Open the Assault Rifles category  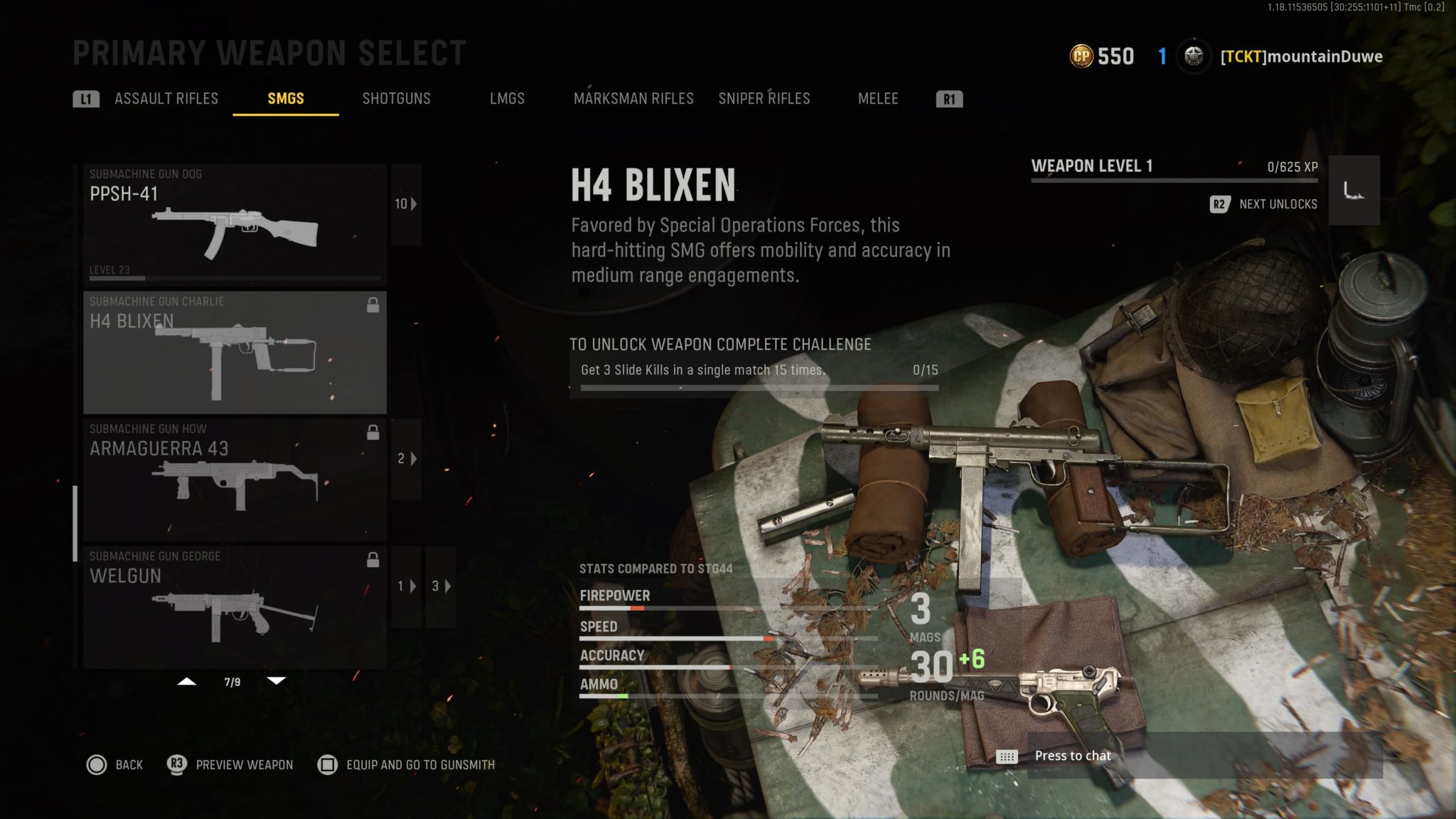(166, 99)
